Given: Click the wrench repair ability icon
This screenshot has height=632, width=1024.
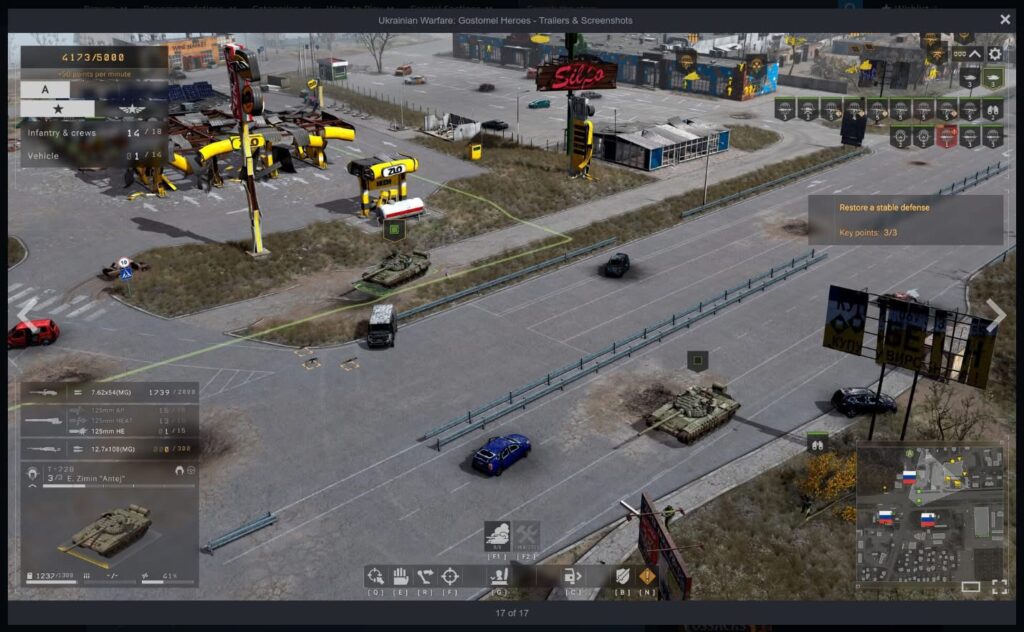Looking at the screenshot, I should pyautogui.click(x=527, y=534).
